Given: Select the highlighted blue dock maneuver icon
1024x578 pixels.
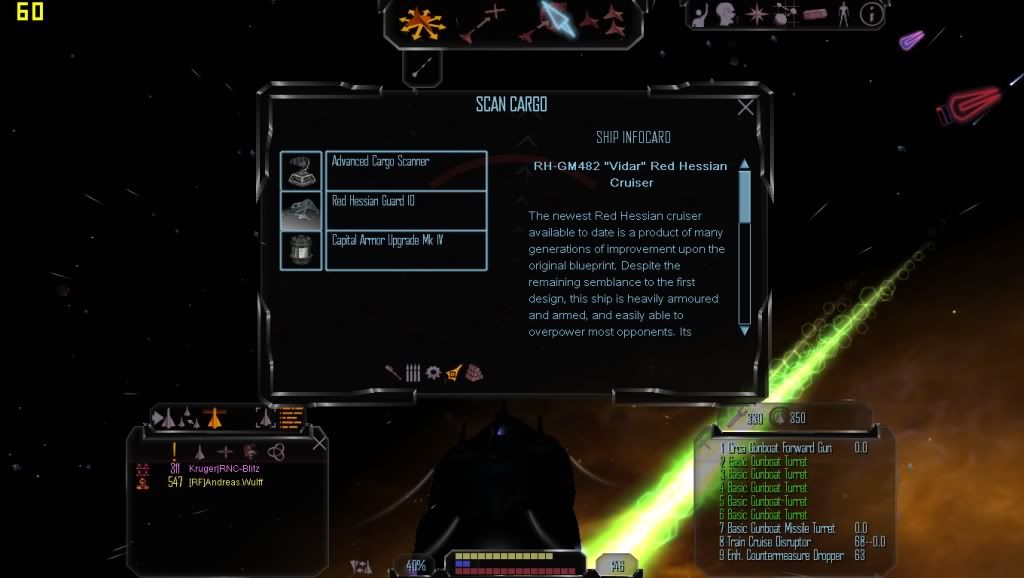Looking at the screenshot, I should pyautogui.click(x=555, y=20).
